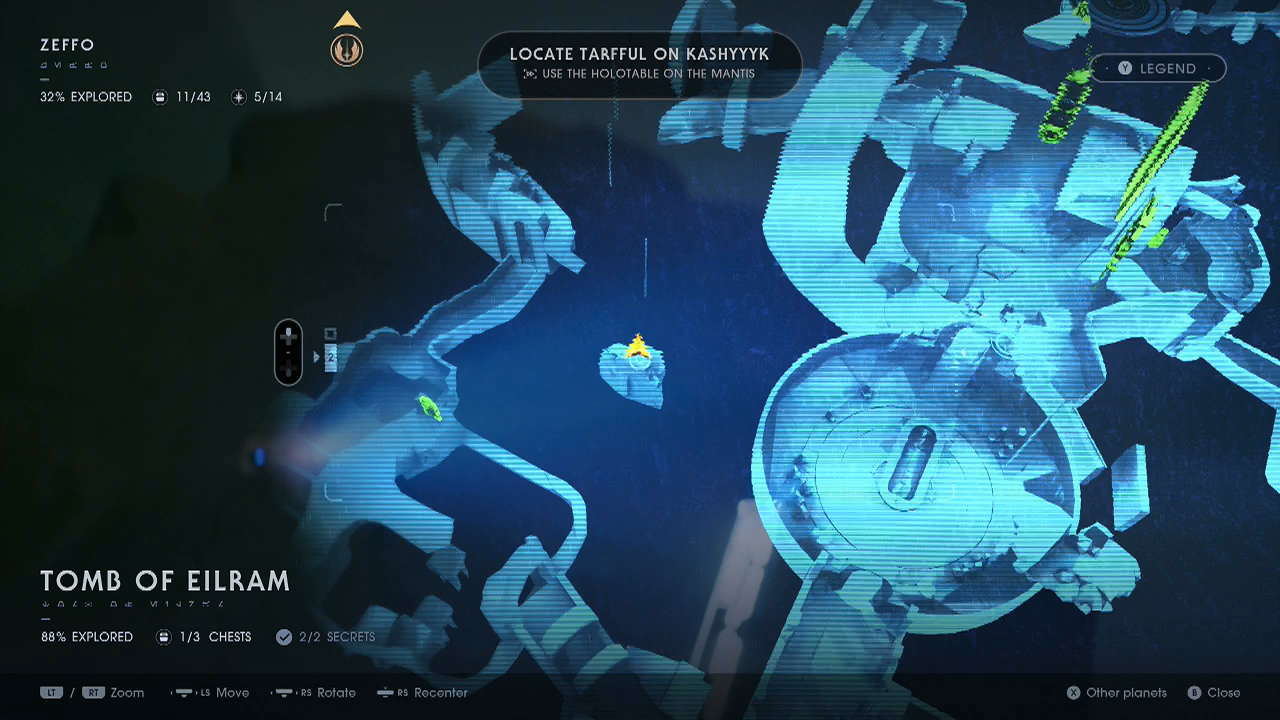This screenshot has height=720, width=1280.
Task: Select the chest icon next to 11/43
Action: click(160, 97)
